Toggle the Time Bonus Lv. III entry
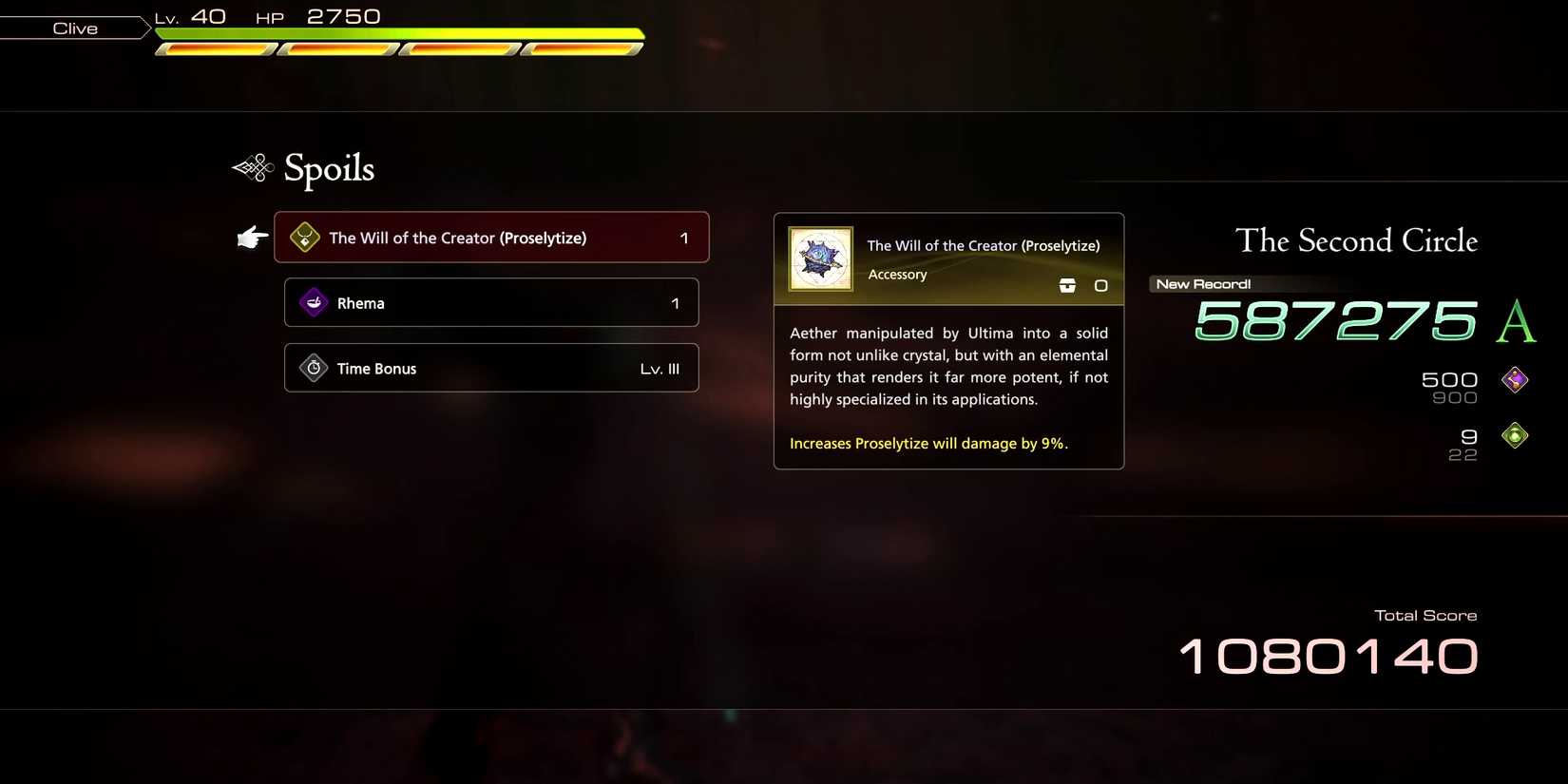Viewport: 1568px width, 784px height. click(x=491, y=368)
